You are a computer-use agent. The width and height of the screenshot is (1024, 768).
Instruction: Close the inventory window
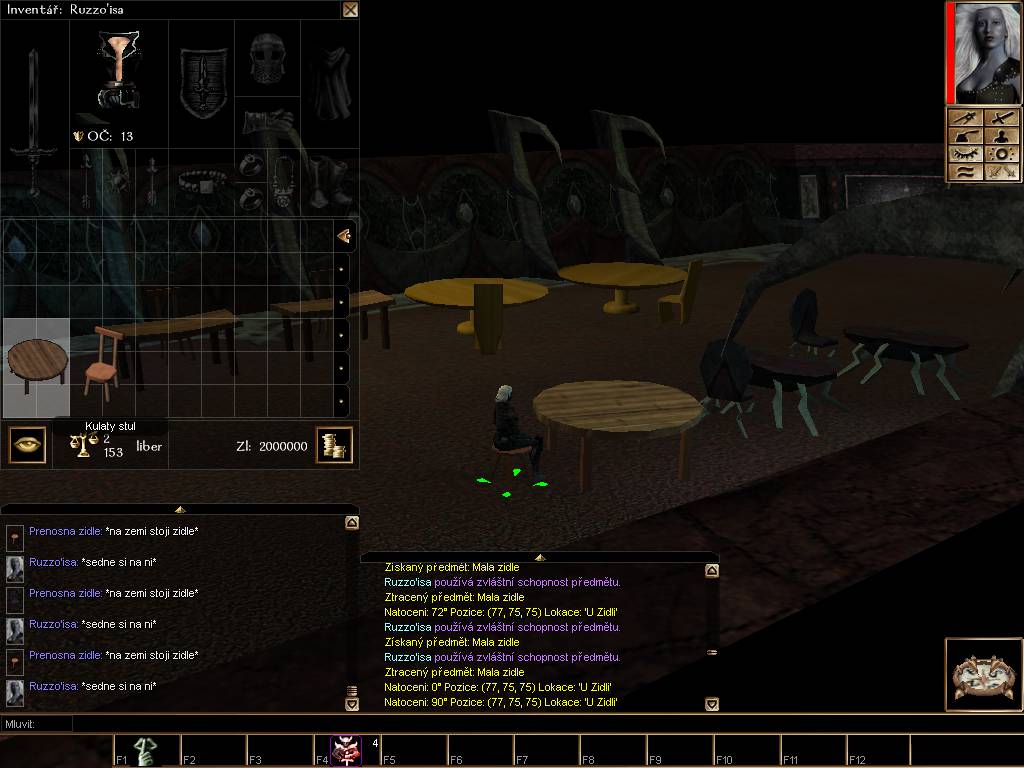350,10
